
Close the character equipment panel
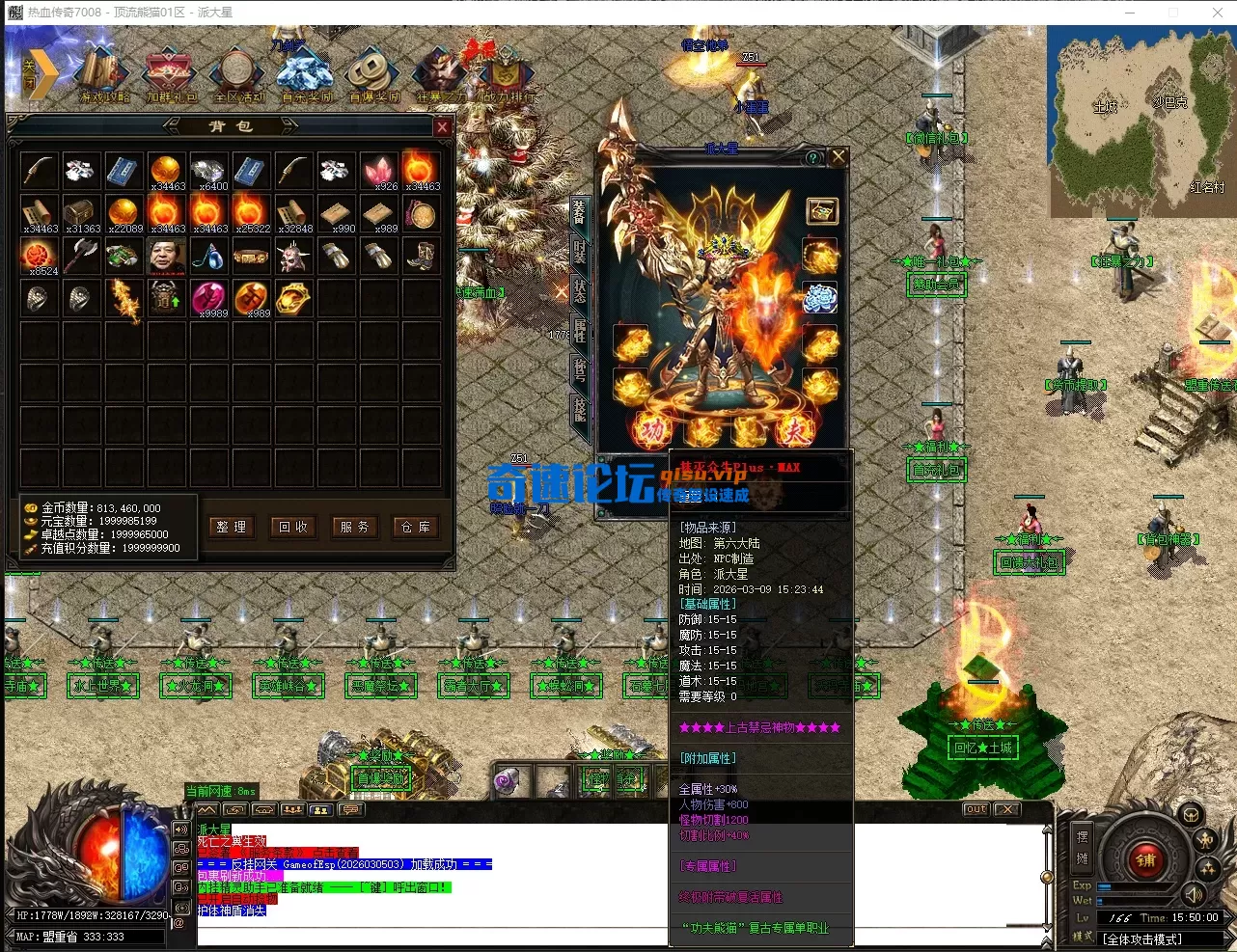coord(838,156)
